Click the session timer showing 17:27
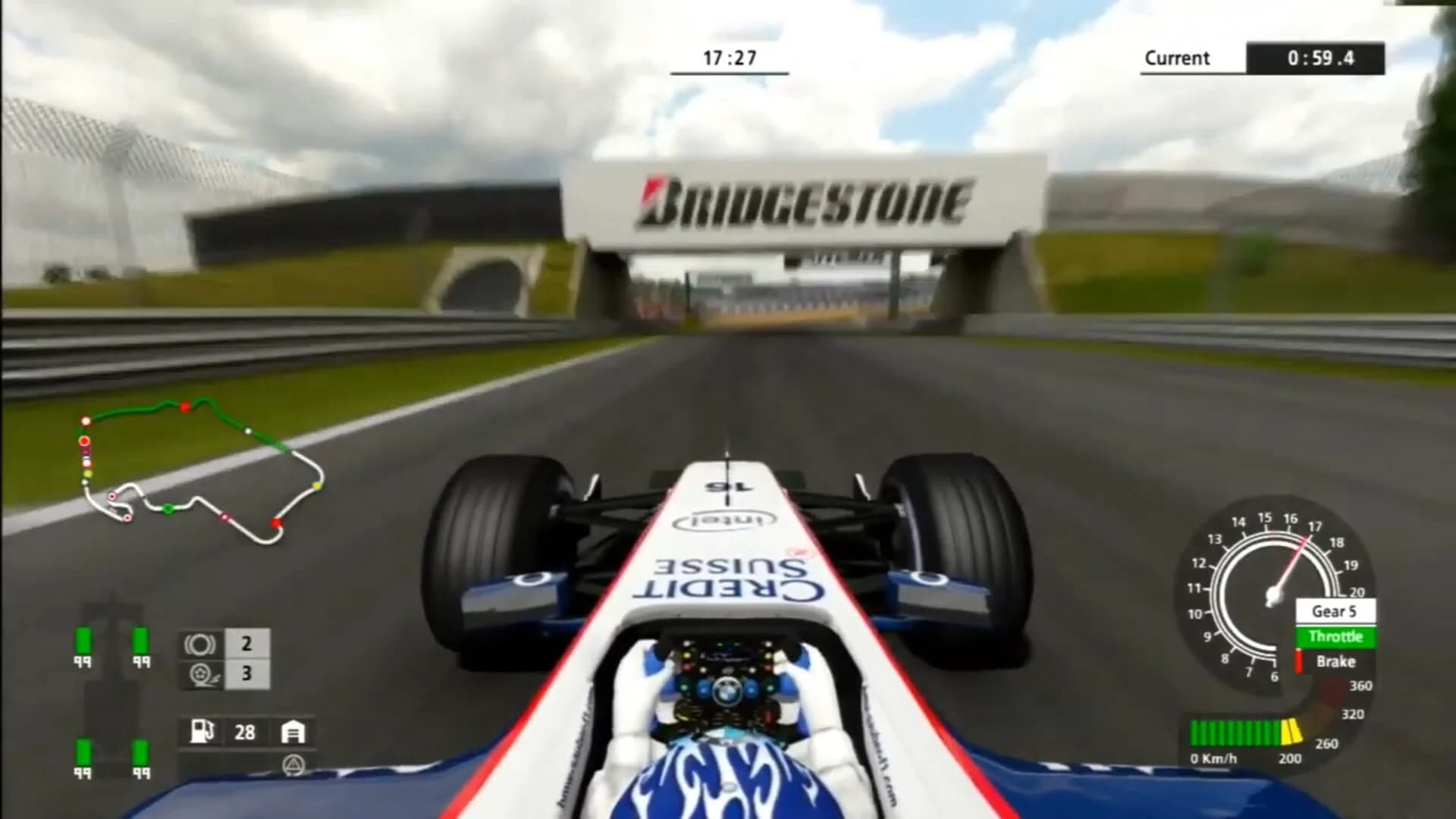 [730, 55]
